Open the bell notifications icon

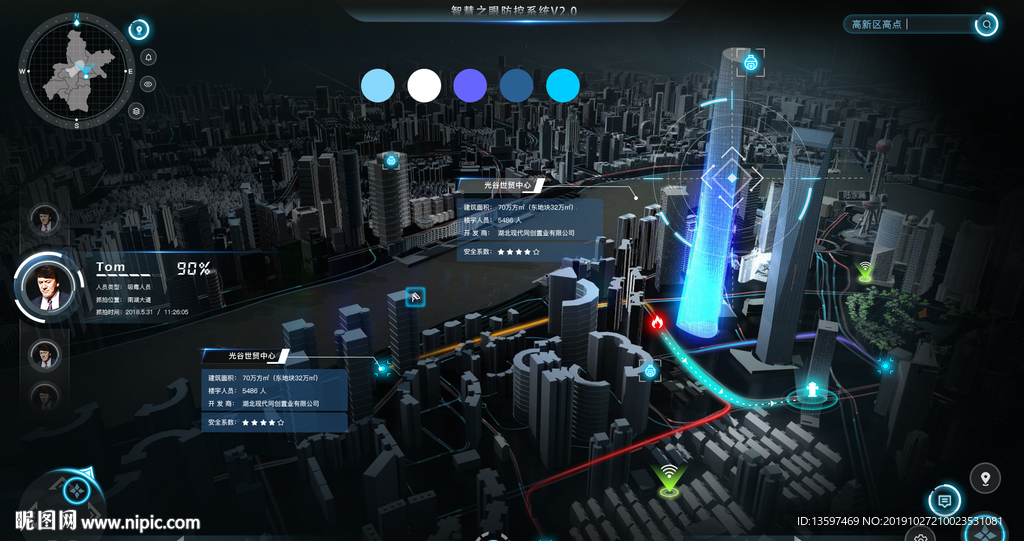click(x=148, y=57)
